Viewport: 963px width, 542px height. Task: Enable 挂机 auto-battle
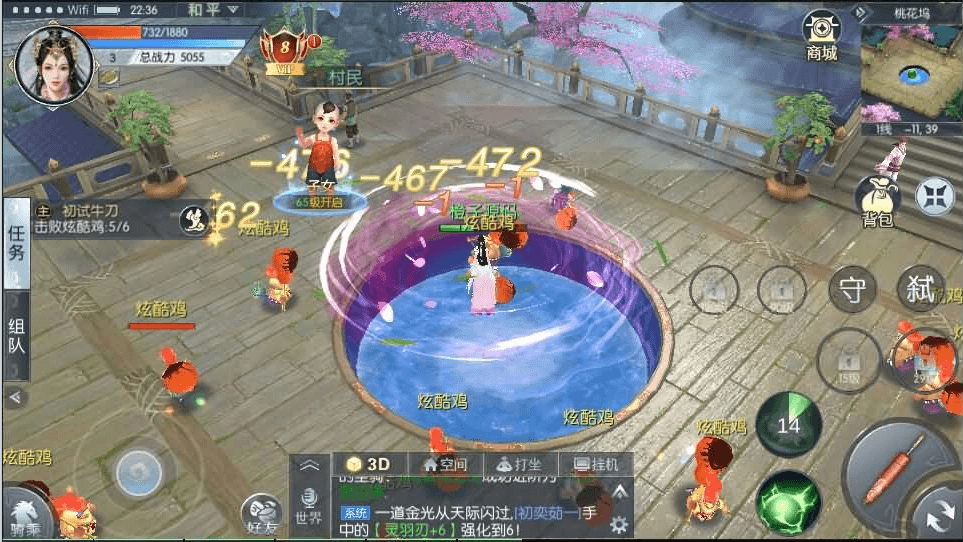coord(589,464)
